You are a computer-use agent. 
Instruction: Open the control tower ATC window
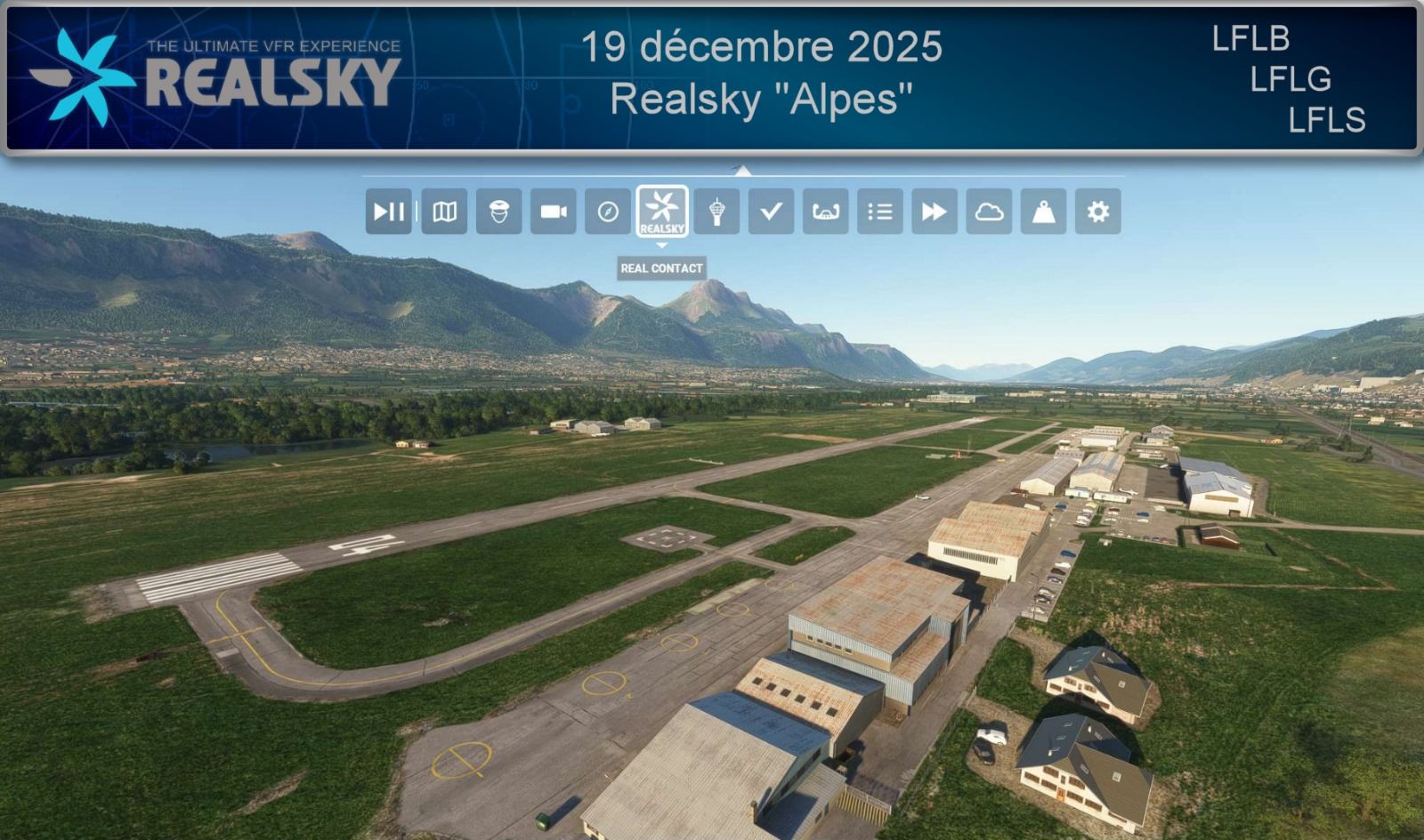tap(716, 212)
